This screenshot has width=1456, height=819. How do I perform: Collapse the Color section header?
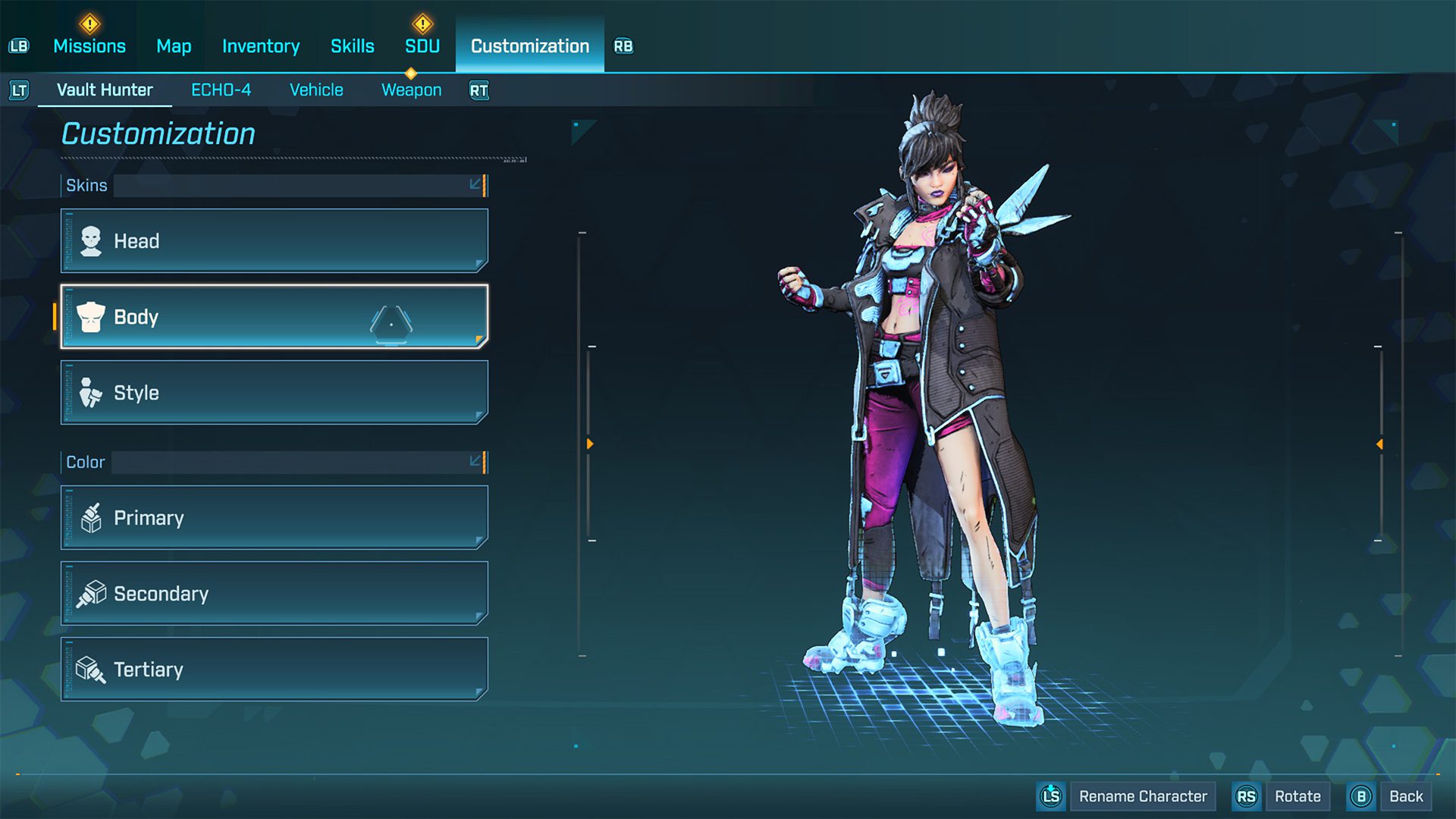coord(475,462)
